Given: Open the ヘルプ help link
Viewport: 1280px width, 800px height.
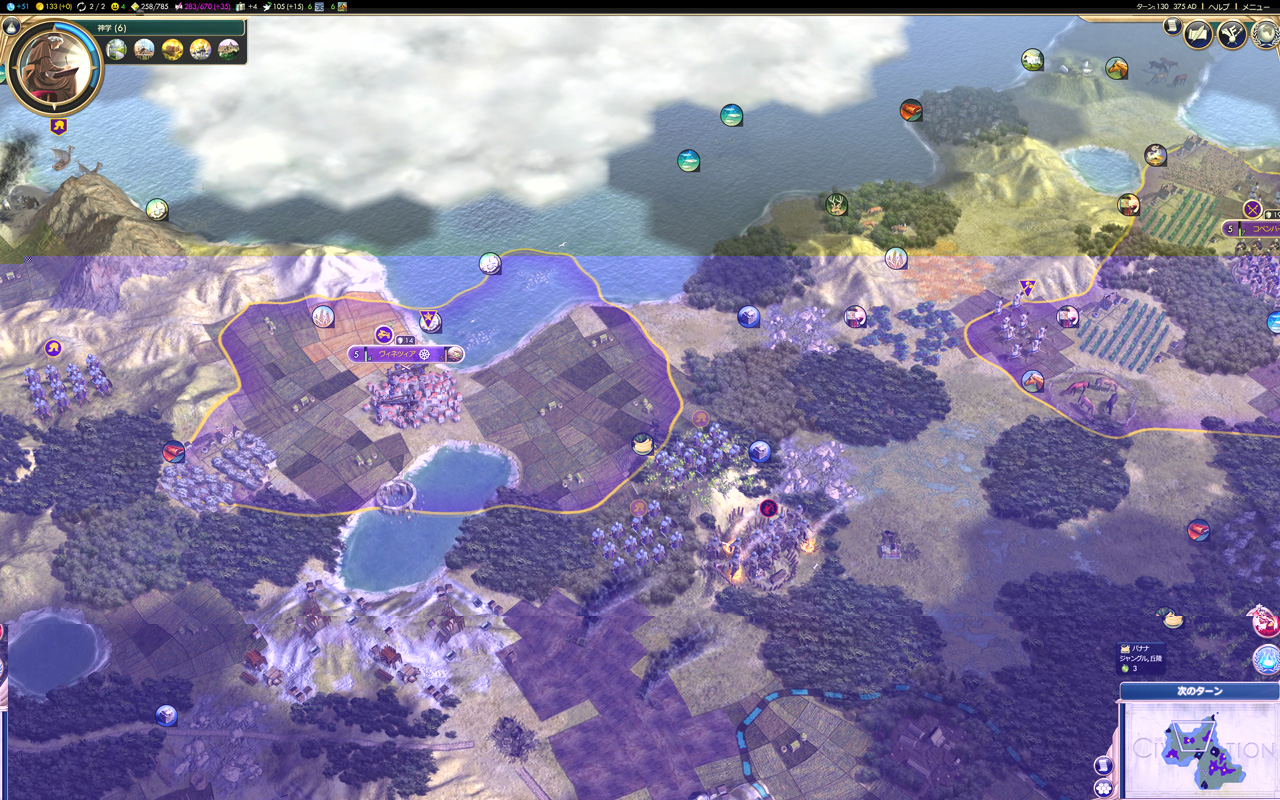Looking at the screenshot, I should 1219,6.
